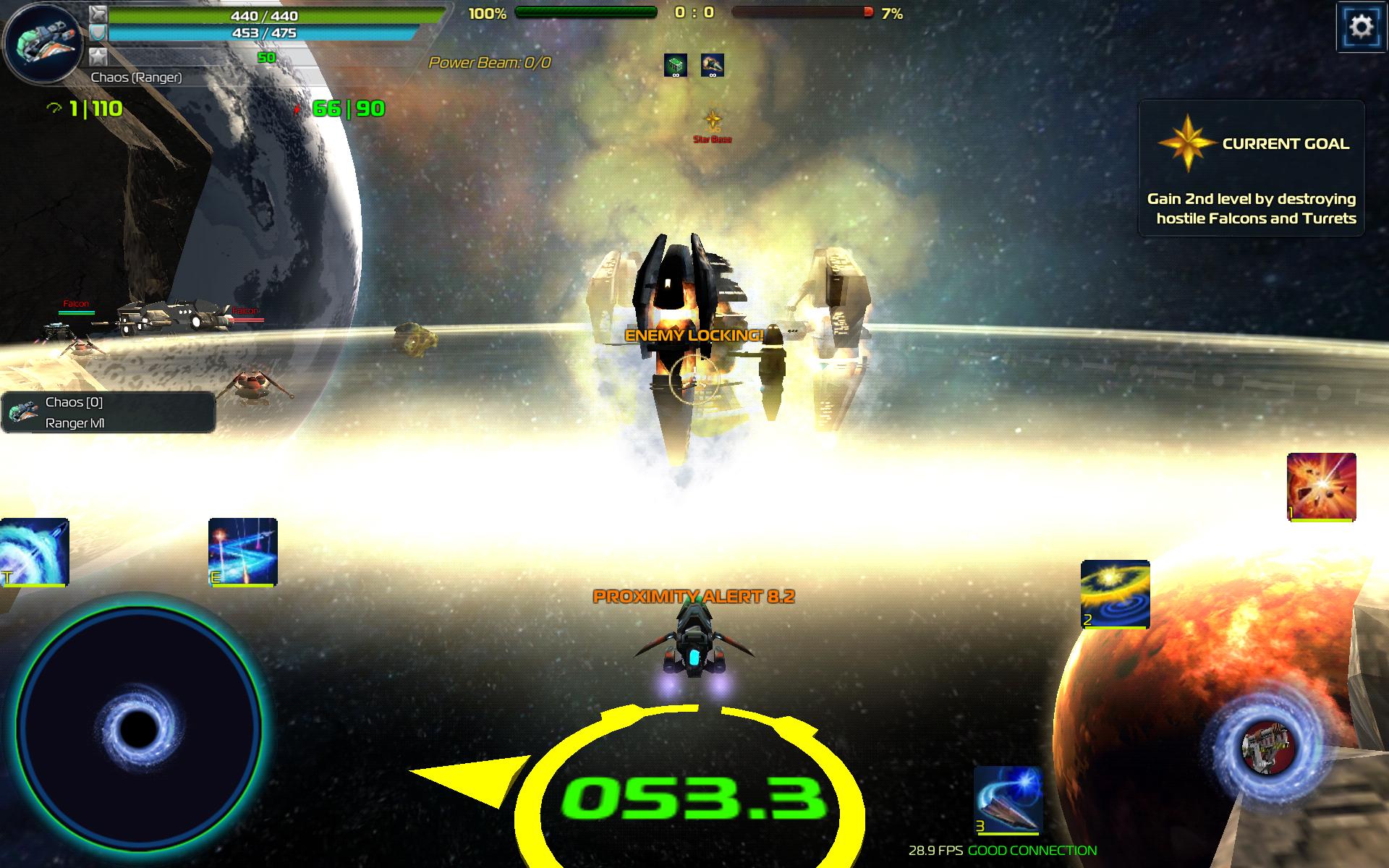Open the settings gear menu
Image resolution: width=1389 pixels, height=868 pixels.
coord(1362,27)
